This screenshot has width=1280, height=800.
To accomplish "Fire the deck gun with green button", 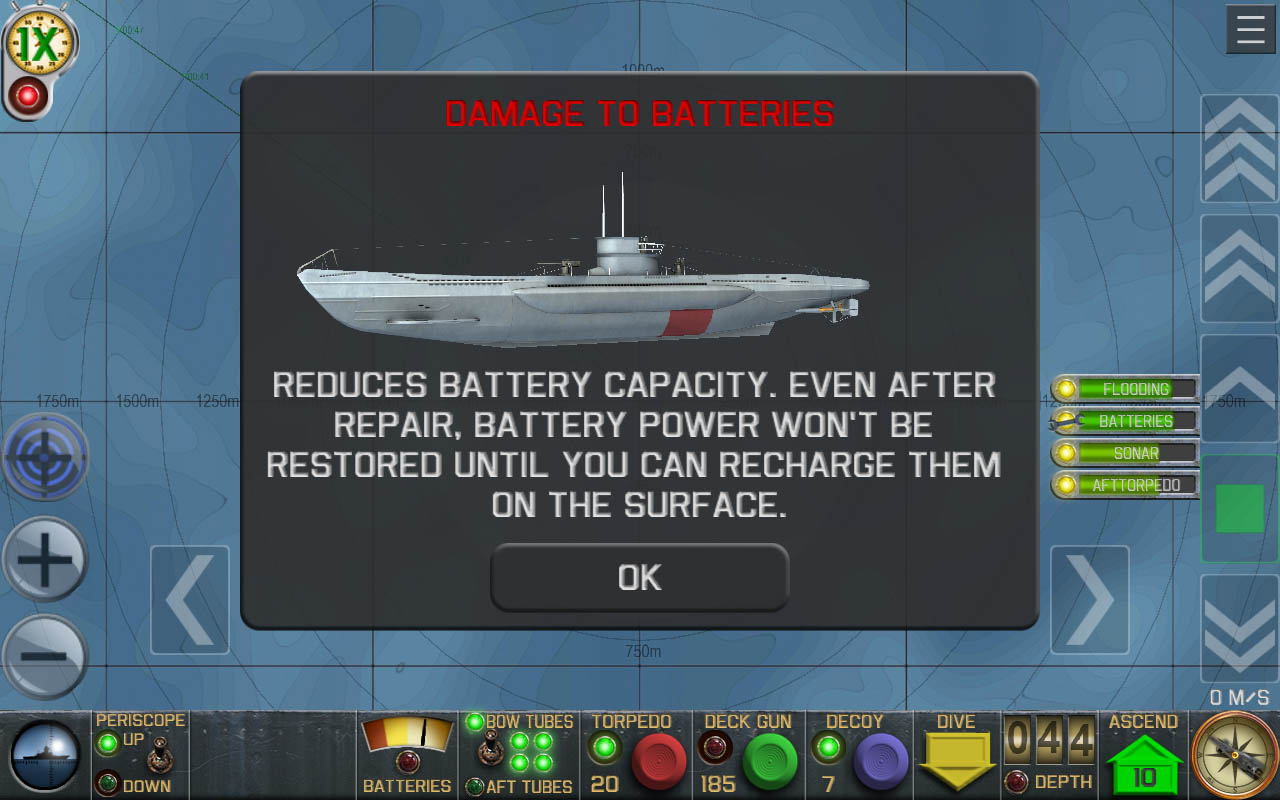I will pyautogui.click(x=770, y=762).
